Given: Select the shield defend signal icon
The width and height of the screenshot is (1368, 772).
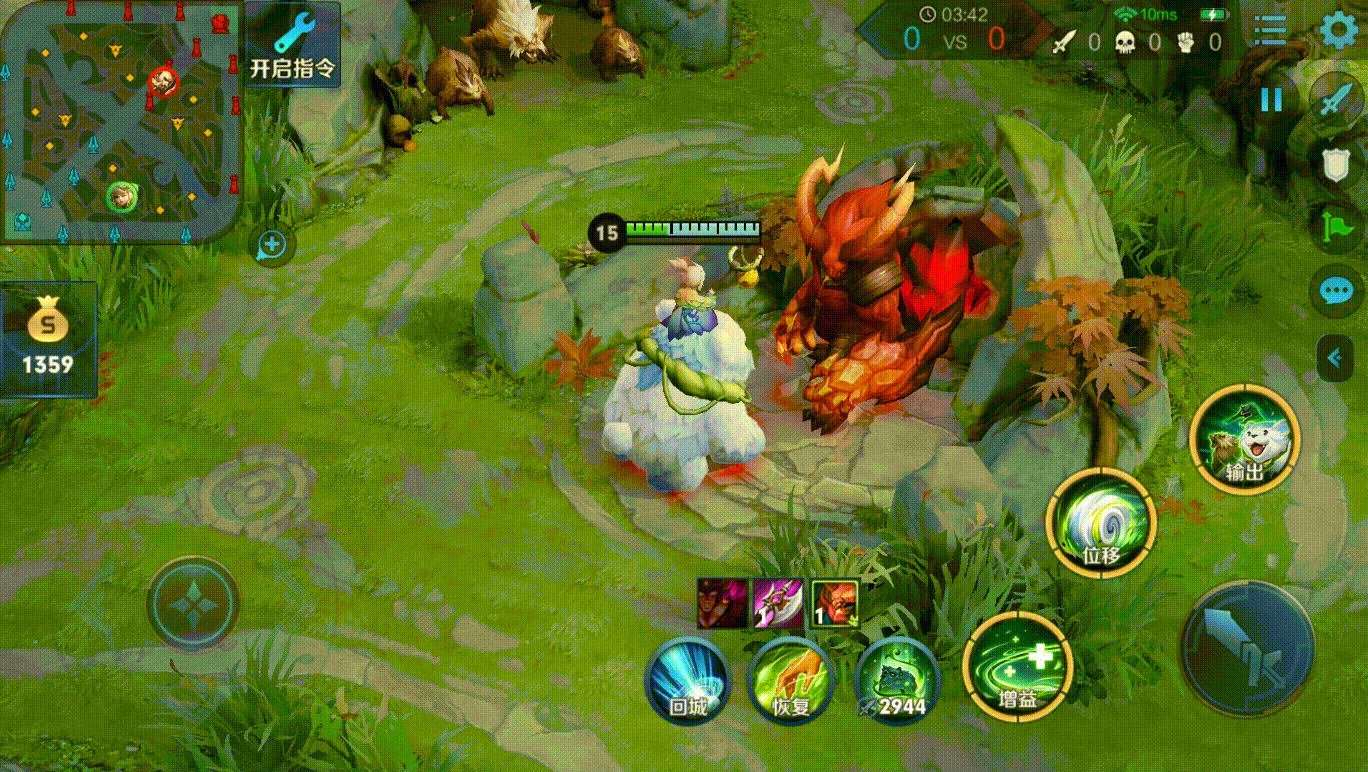Looking at the screenshot, I should click(1336, 165).
